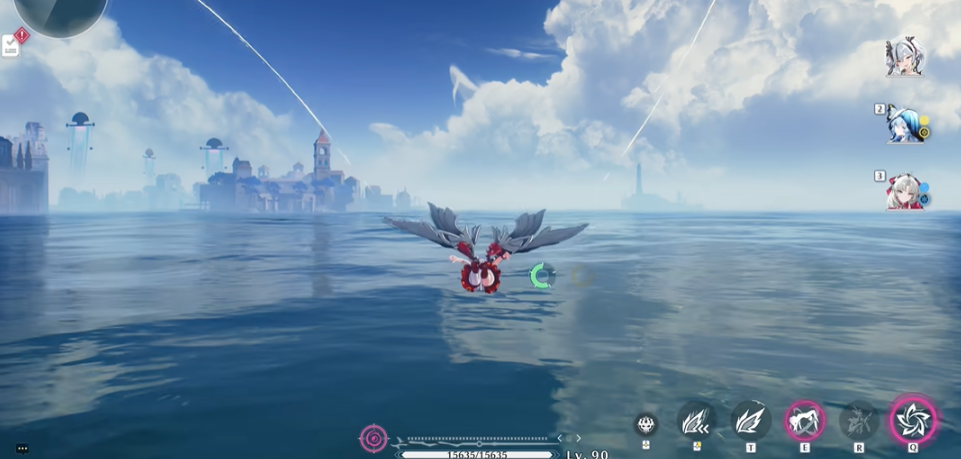Activate the feather wings skill icon
This screenshot has width=961, height=459.
tap(750, 421)
